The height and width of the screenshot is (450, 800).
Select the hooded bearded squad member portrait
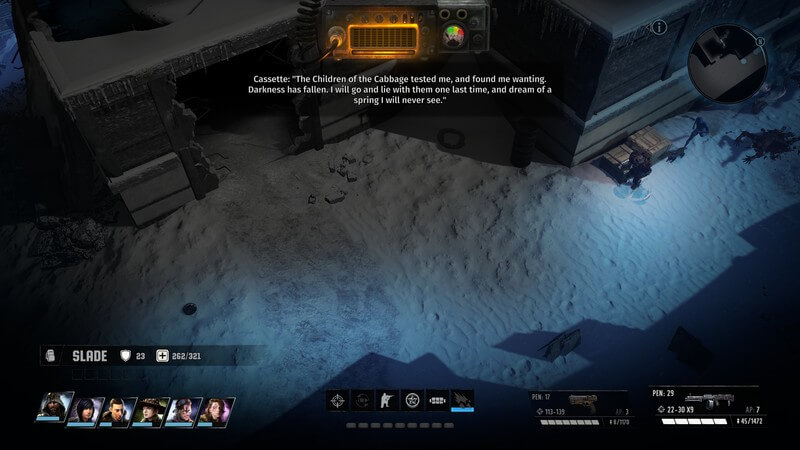[54, 410]
